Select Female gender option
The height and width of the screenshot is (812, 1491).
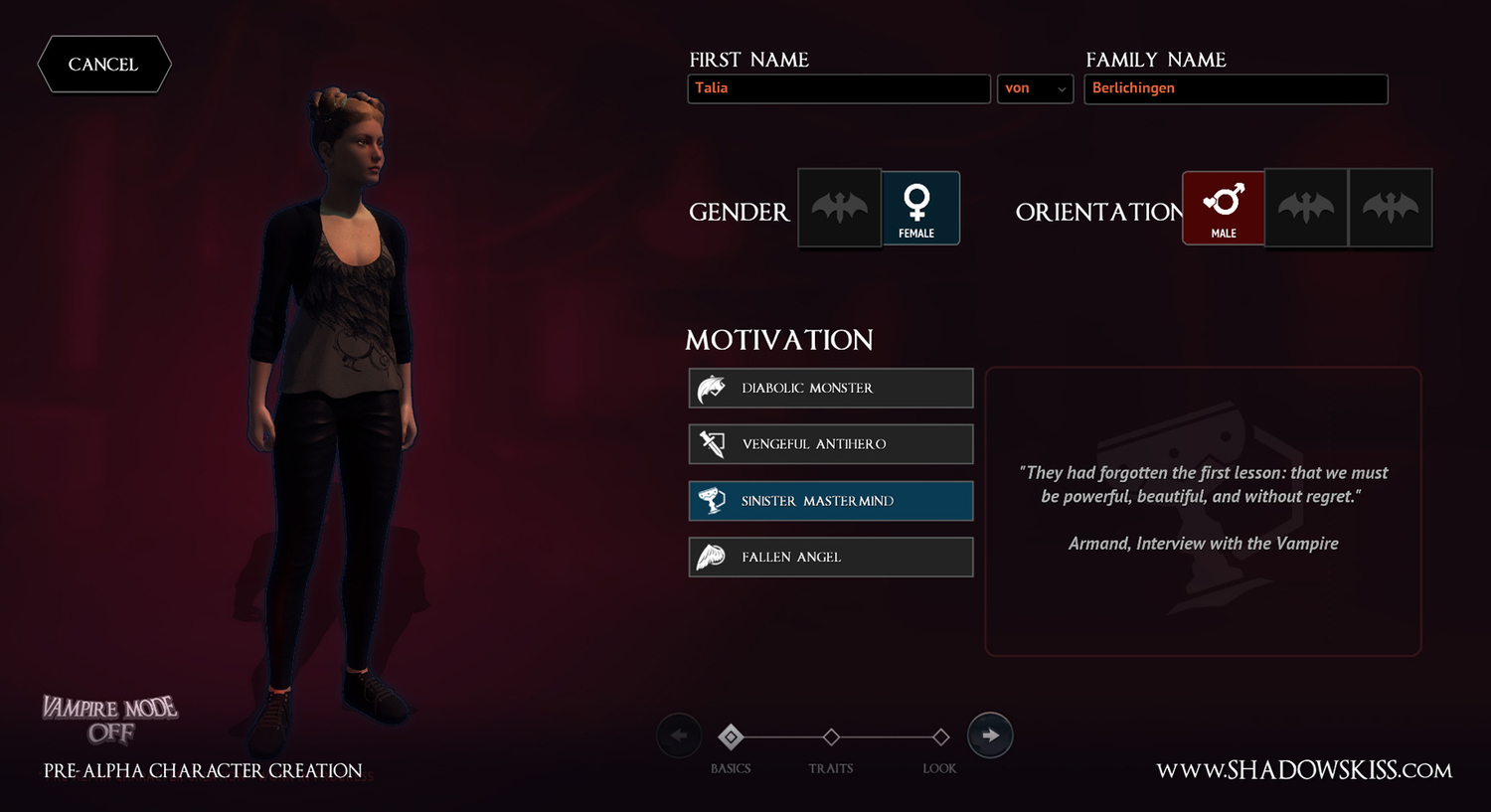[919, 209]
